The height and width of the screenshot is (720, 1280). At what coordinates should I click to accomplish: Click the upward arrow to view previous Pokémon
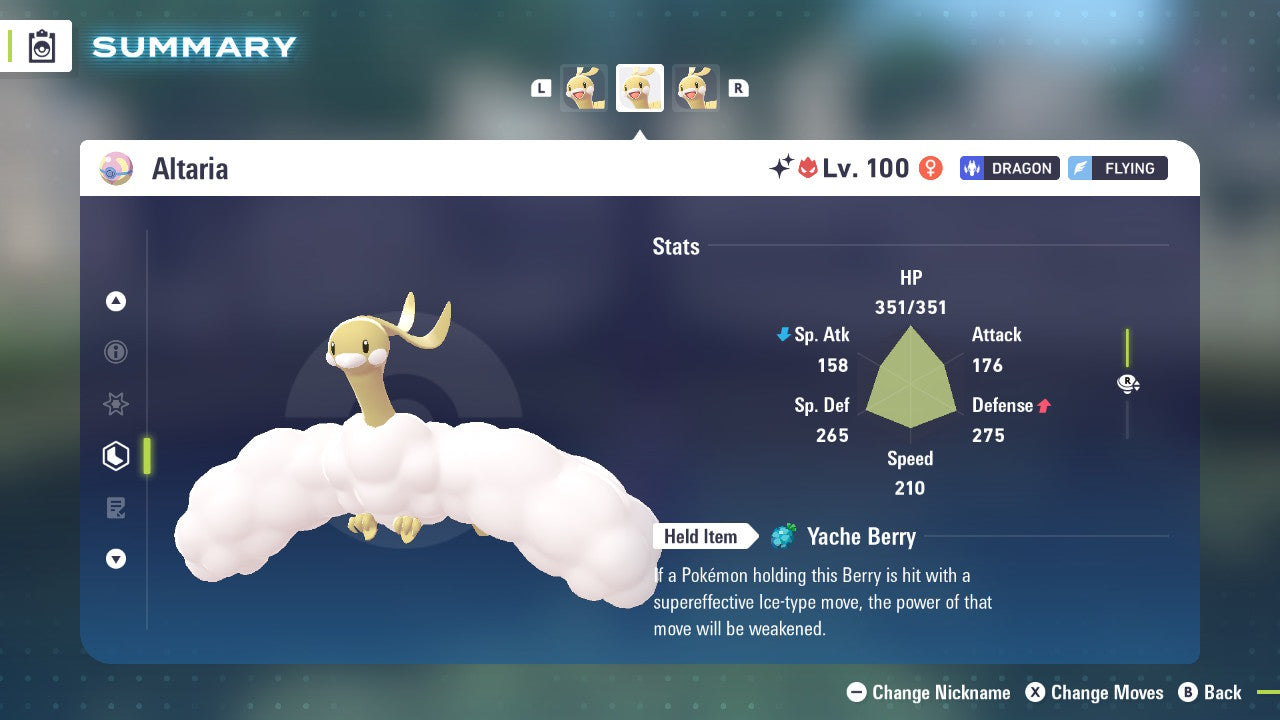(115, 301)
